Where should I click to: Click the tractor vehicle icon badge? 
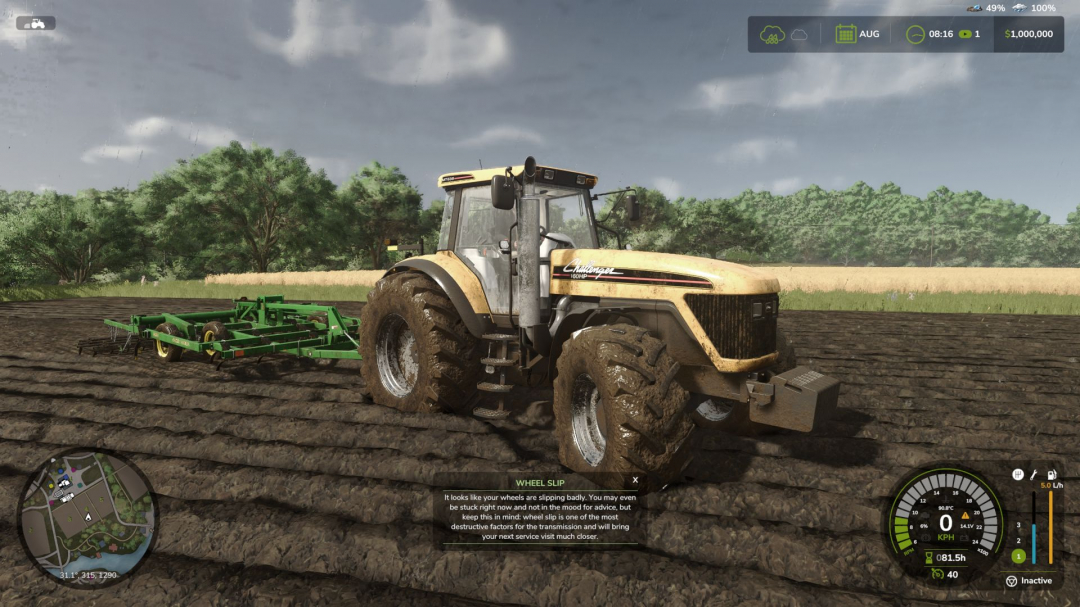[x=36, y=23]
